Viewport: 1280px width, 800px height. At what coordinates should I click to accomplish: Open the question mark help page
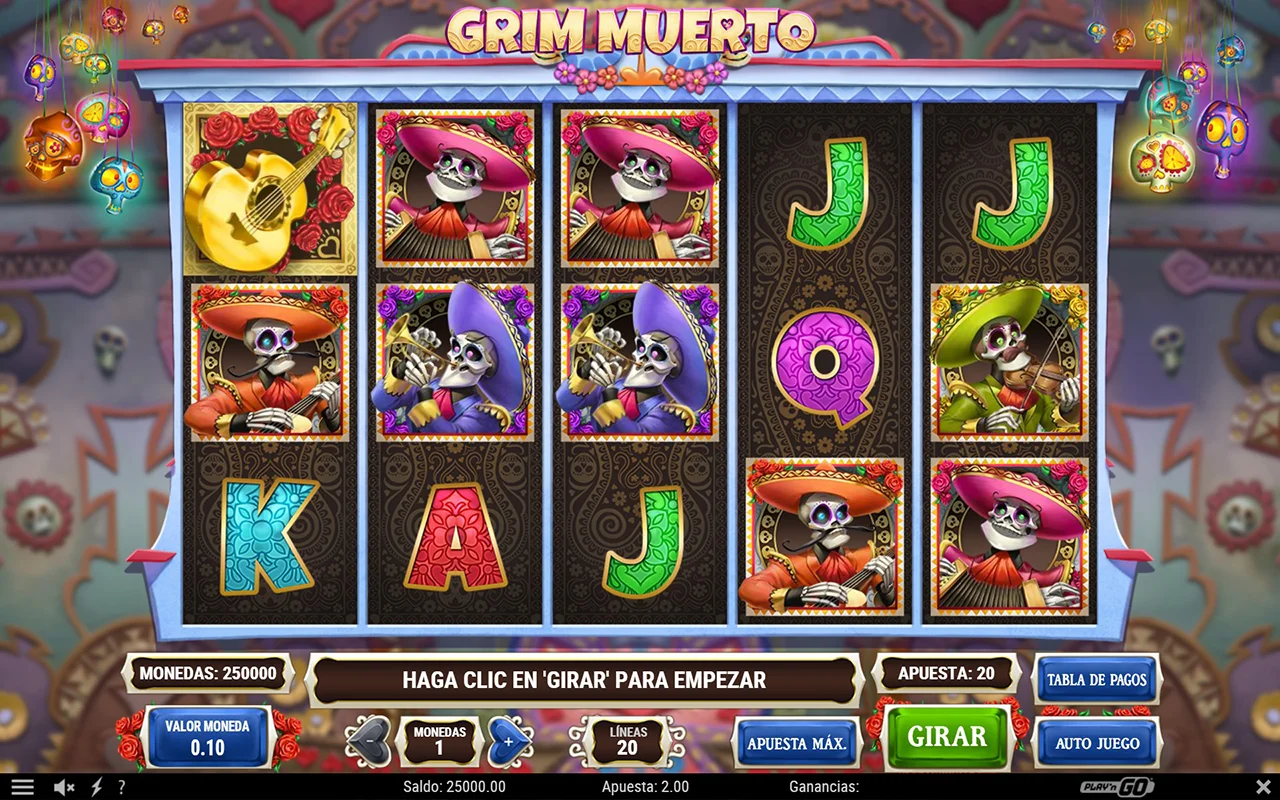point(121,787)
